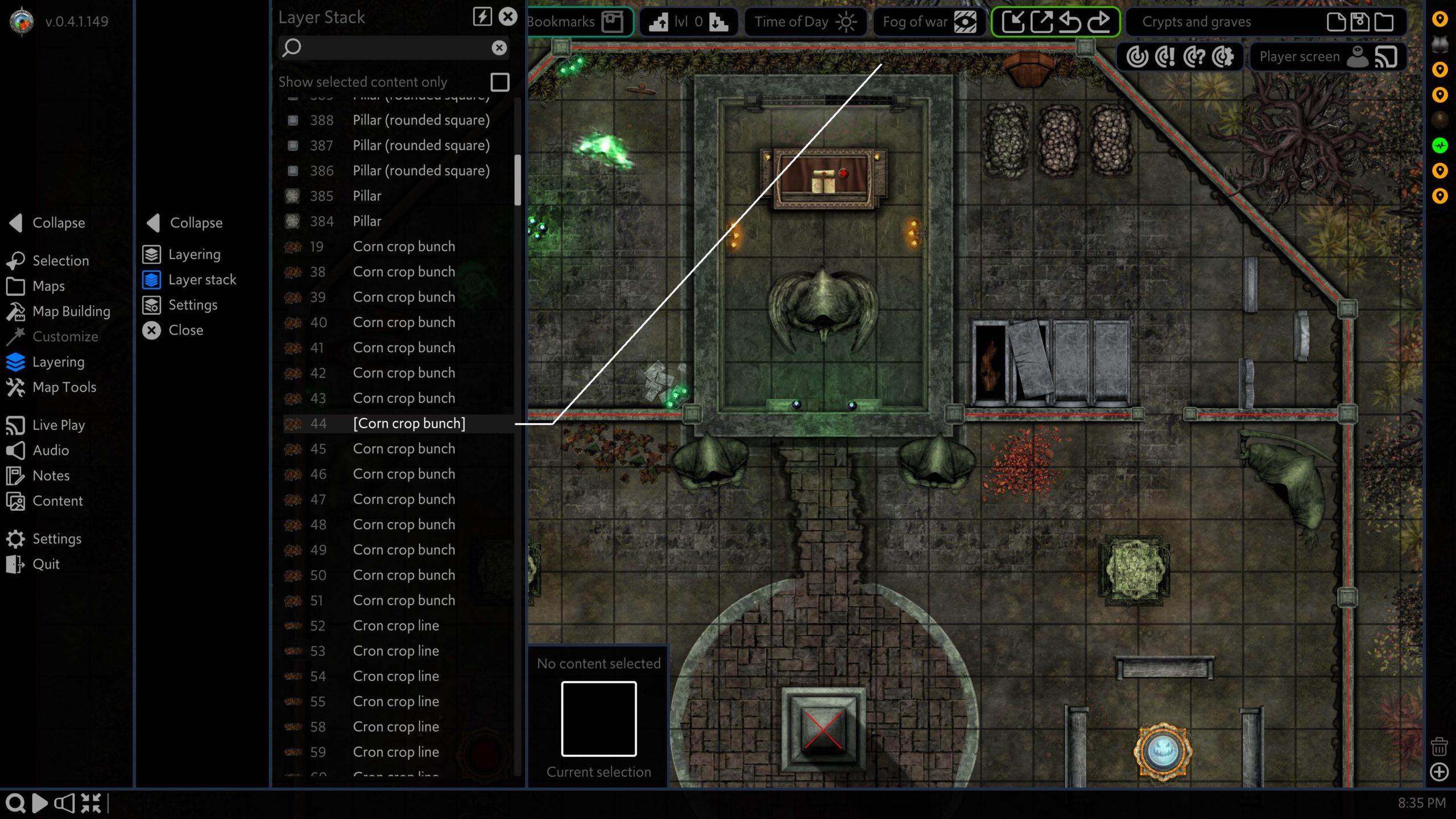Open the Live Play section
1456x819 pixels.
[58, 425]
